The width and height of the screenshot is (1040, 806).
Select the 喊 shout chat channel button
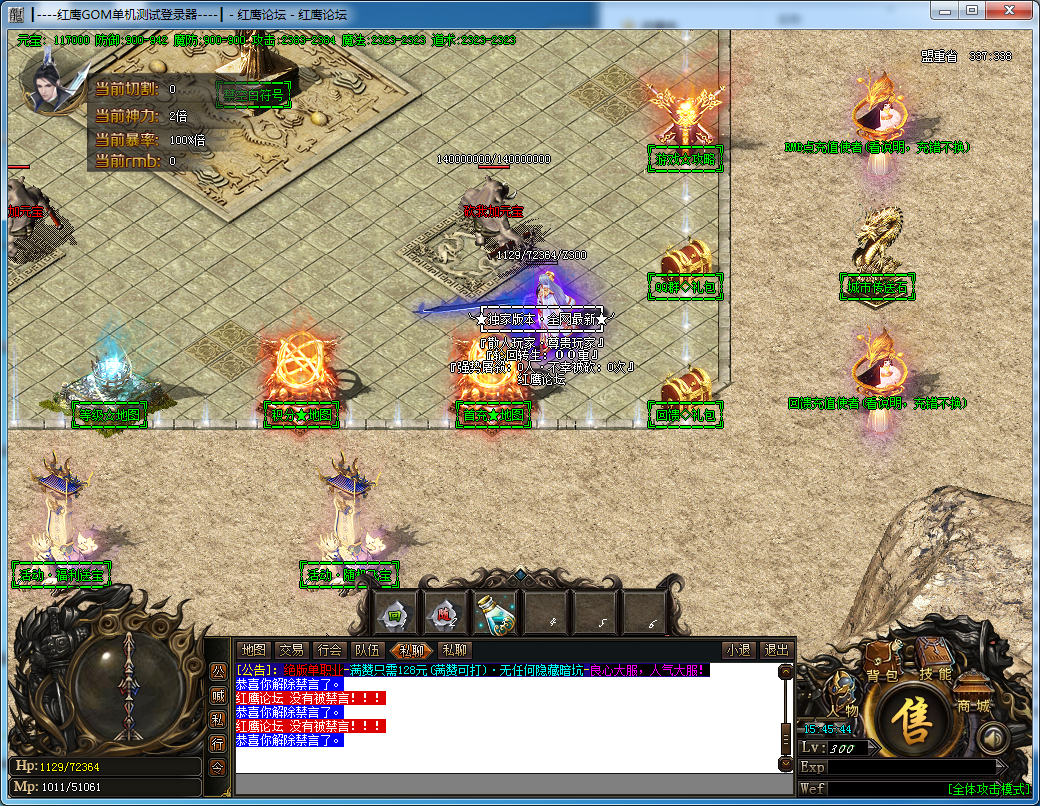click(217, 695)
